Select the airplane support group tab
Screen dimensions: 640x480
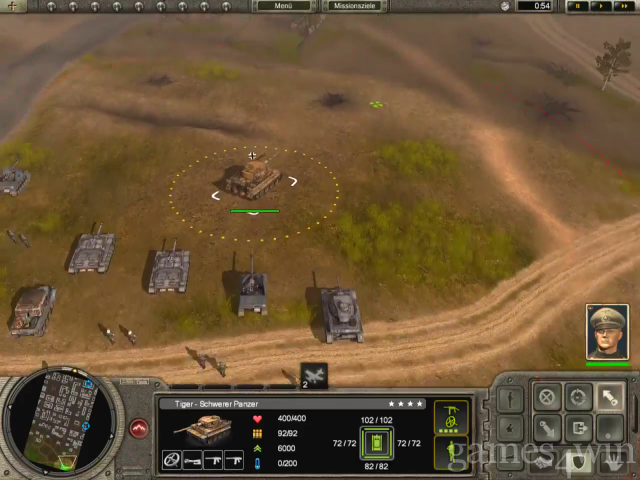[x=313, y=376]
